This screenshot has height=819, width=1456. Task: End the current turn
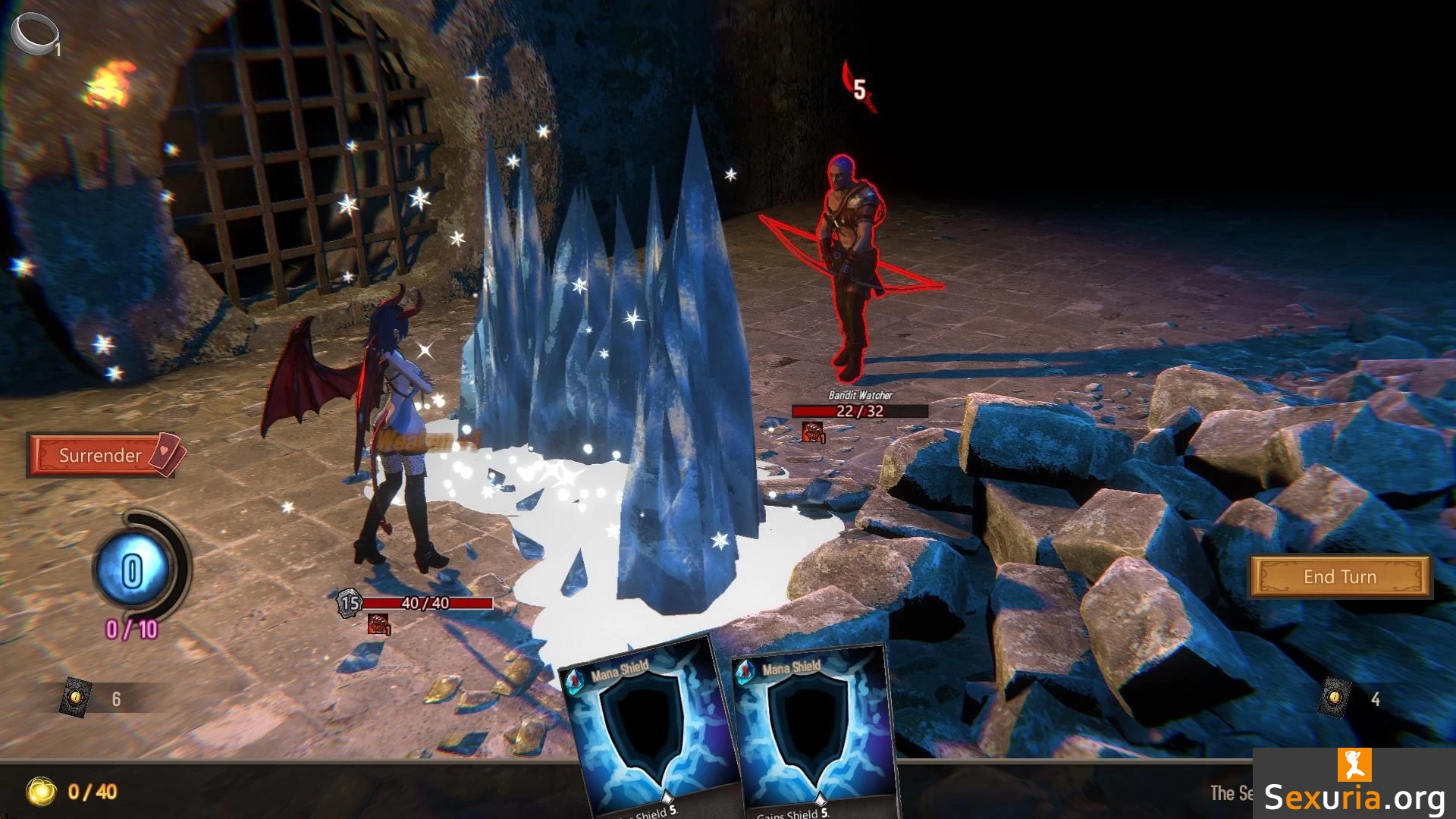tap(1339, 577)
